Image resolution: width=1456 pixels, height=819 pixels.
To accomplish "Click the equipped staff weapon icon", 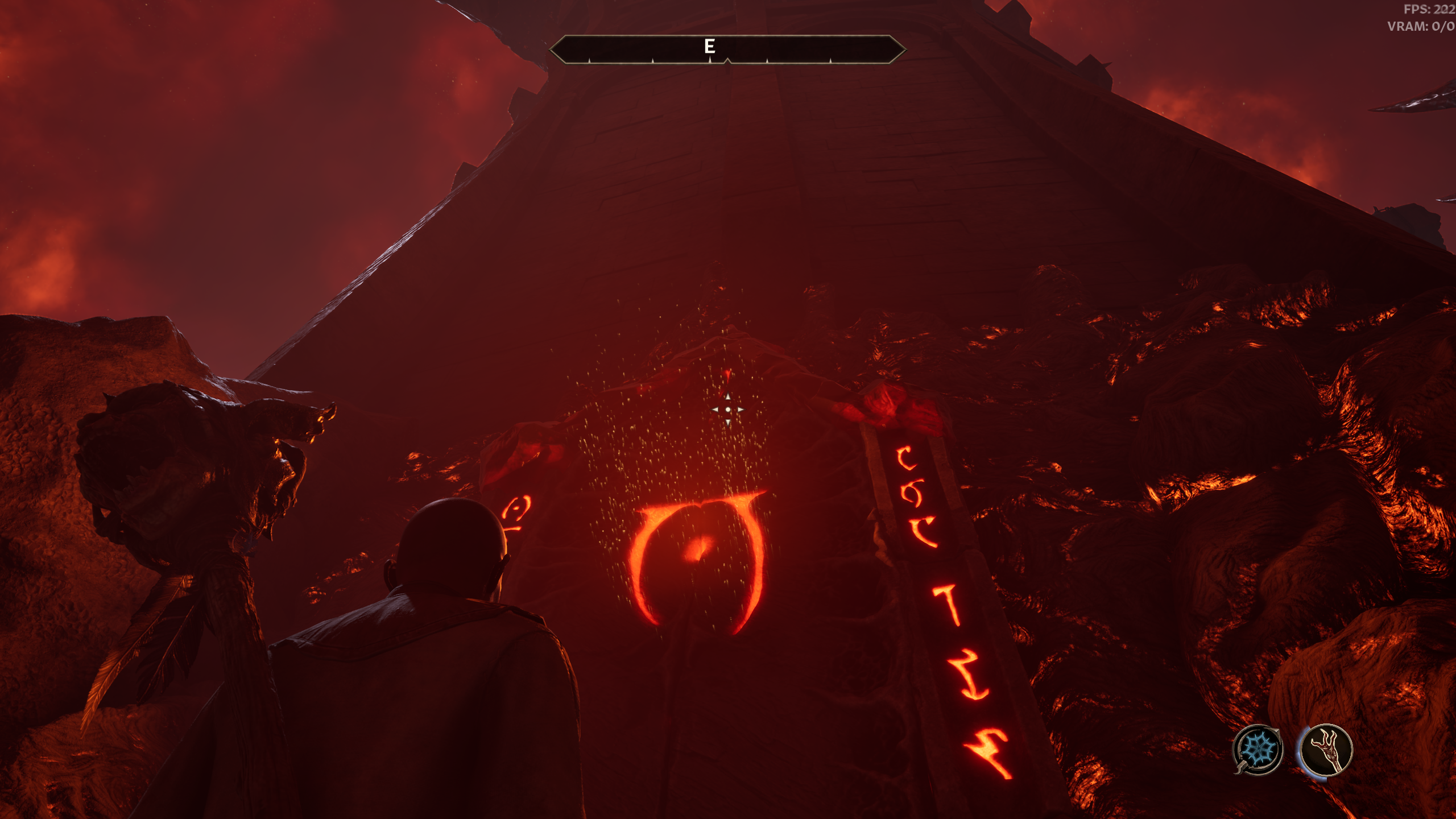I will click(1326, 750).
